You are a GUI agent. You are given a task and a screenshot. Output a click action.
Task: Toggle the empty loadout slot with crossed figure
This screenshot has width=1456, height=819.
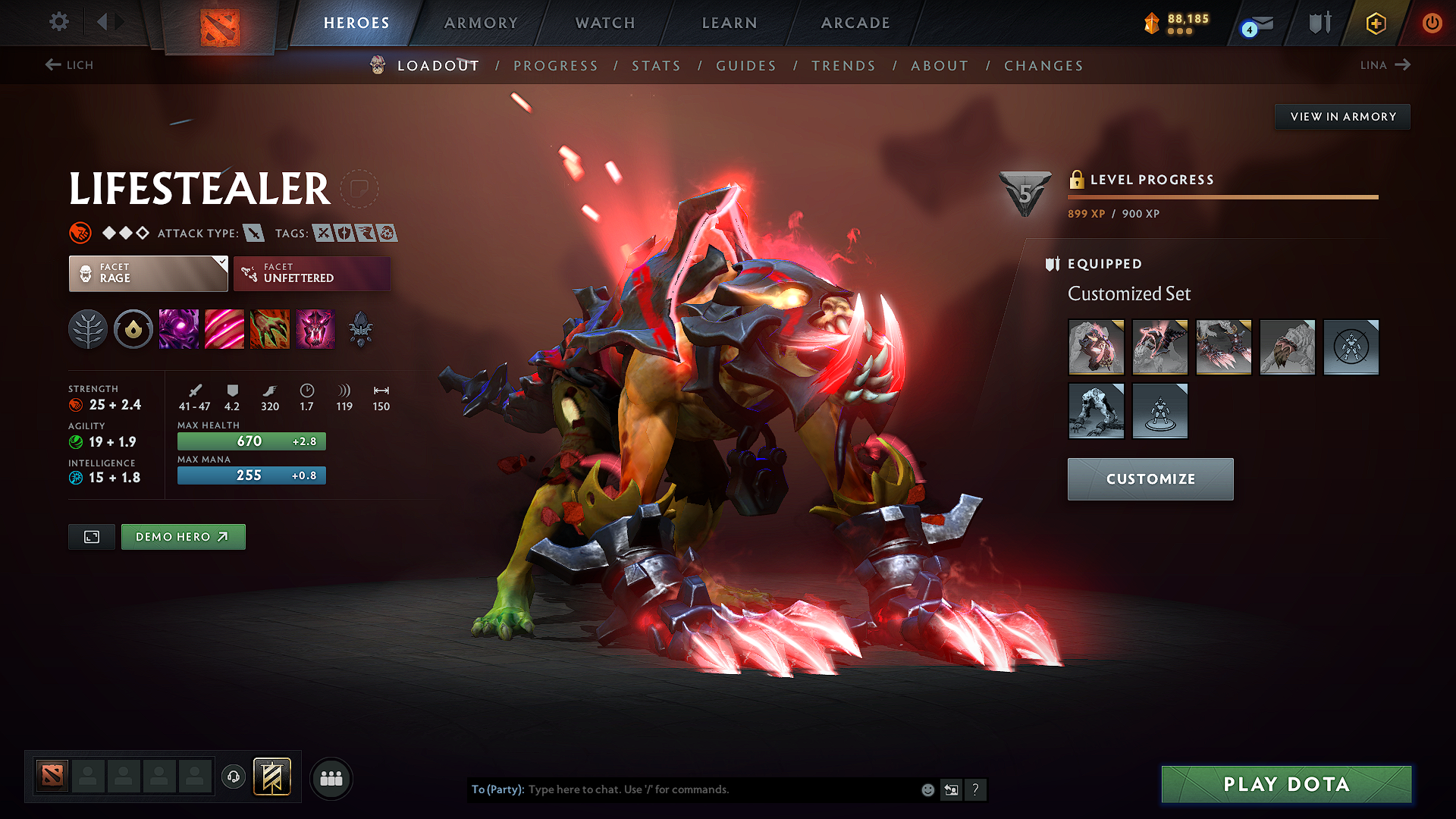(1351, 347)
